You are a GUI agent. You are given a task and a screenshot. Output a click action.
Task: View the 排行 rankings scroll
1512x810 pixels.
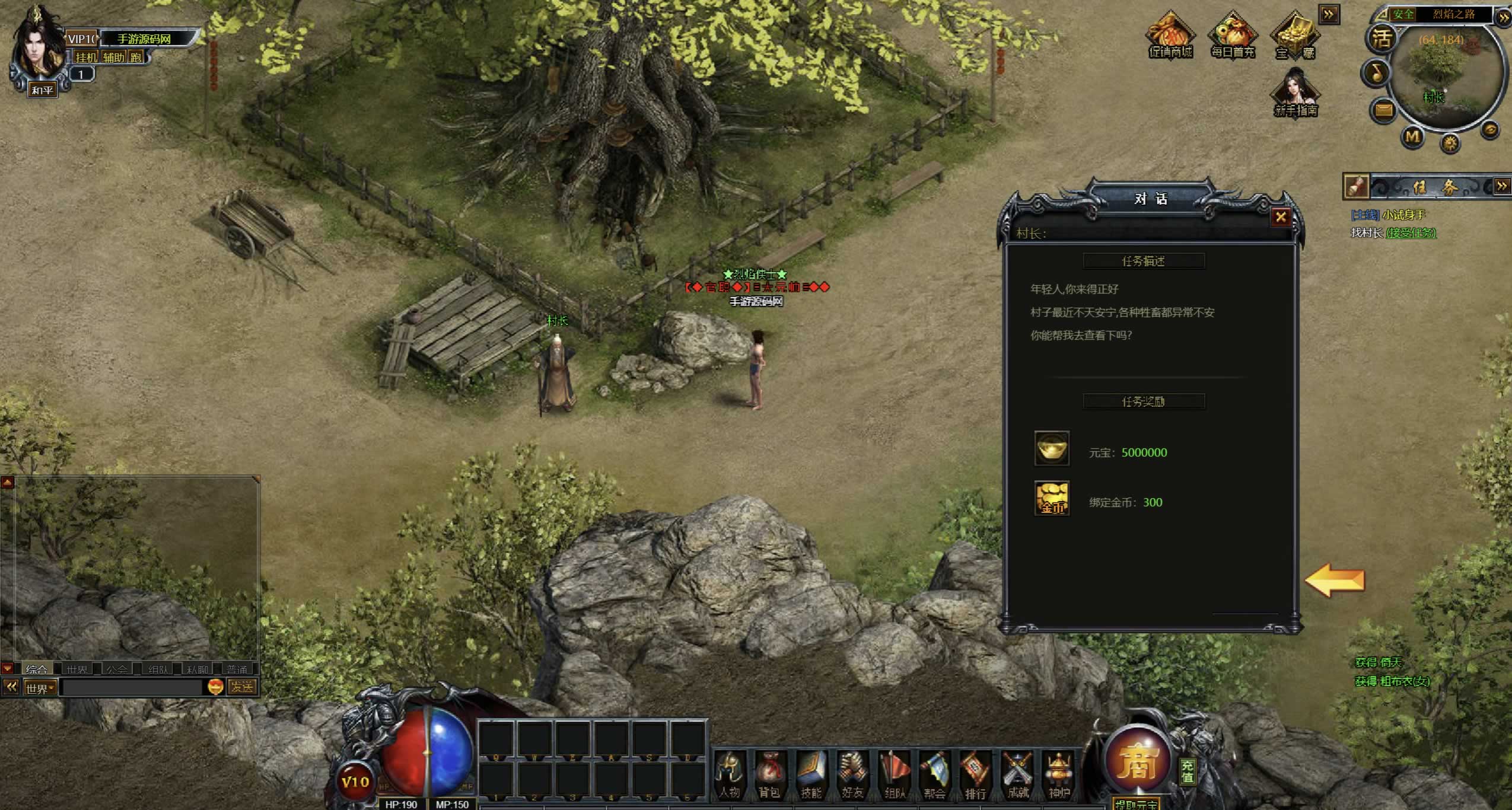[975, 774]
